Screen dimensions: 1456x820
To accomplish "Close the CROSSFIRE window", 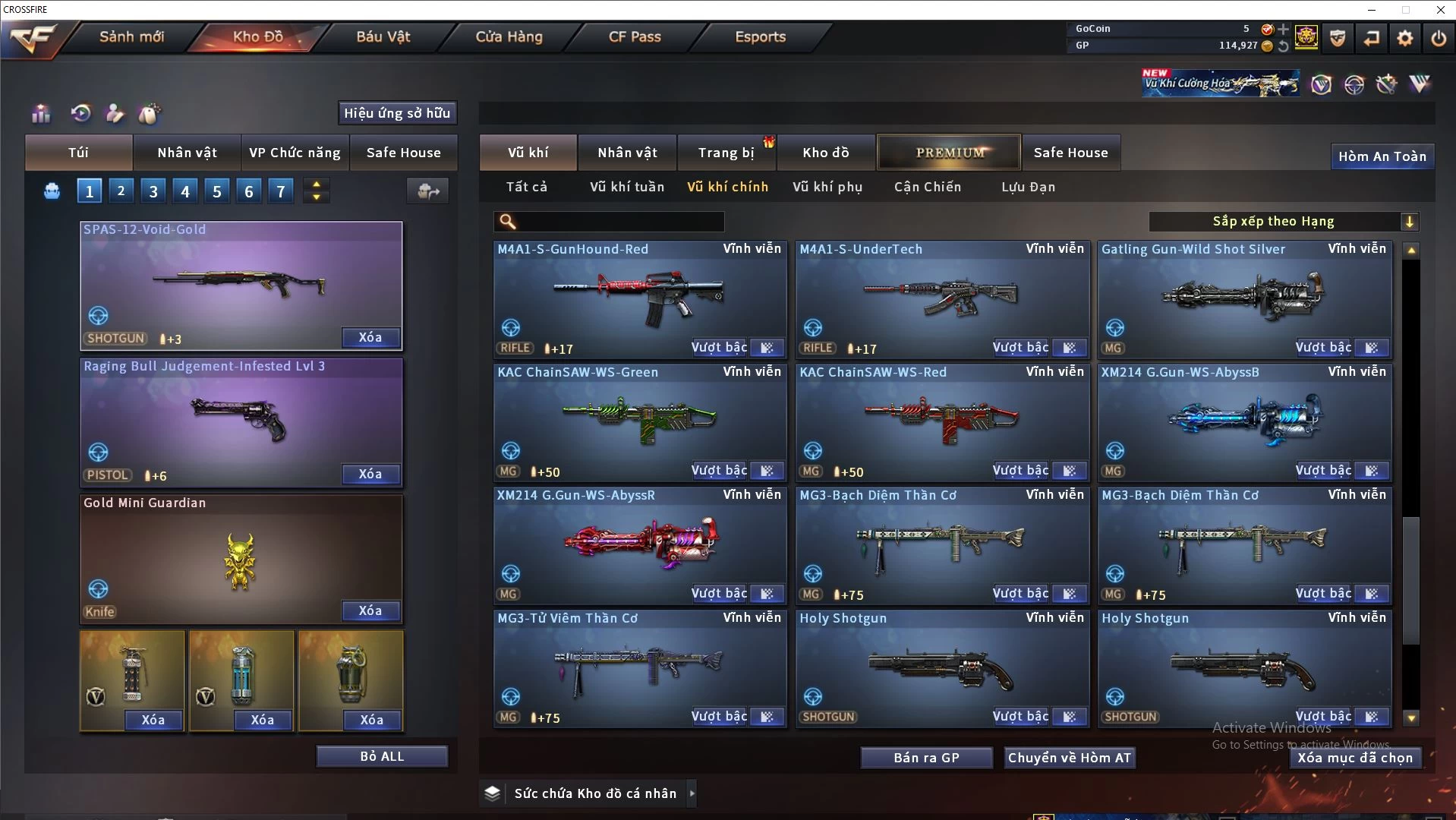I will tap(1440, 10).
